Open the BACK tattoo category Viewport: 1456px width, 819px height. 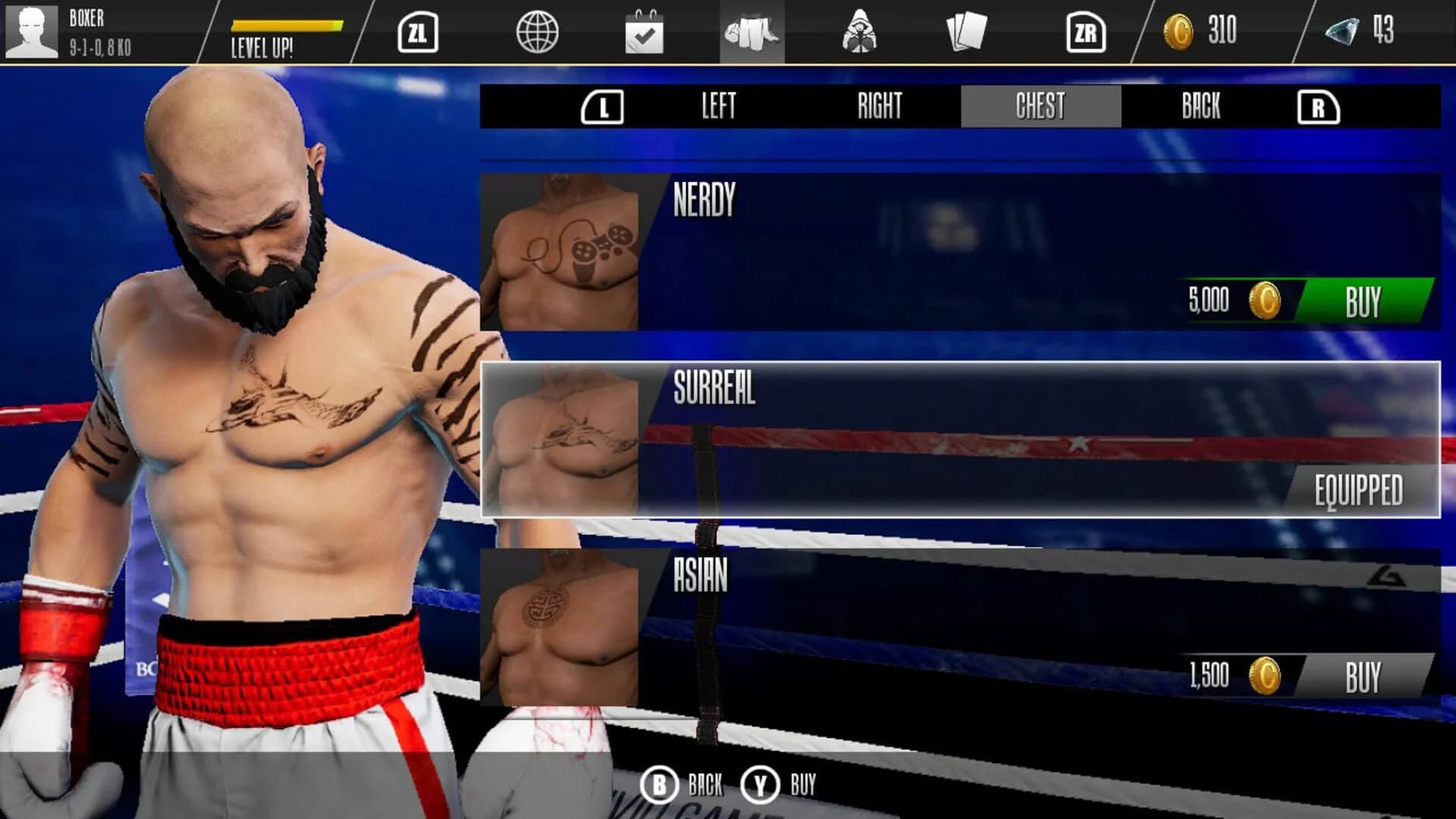coord(1198,106)
